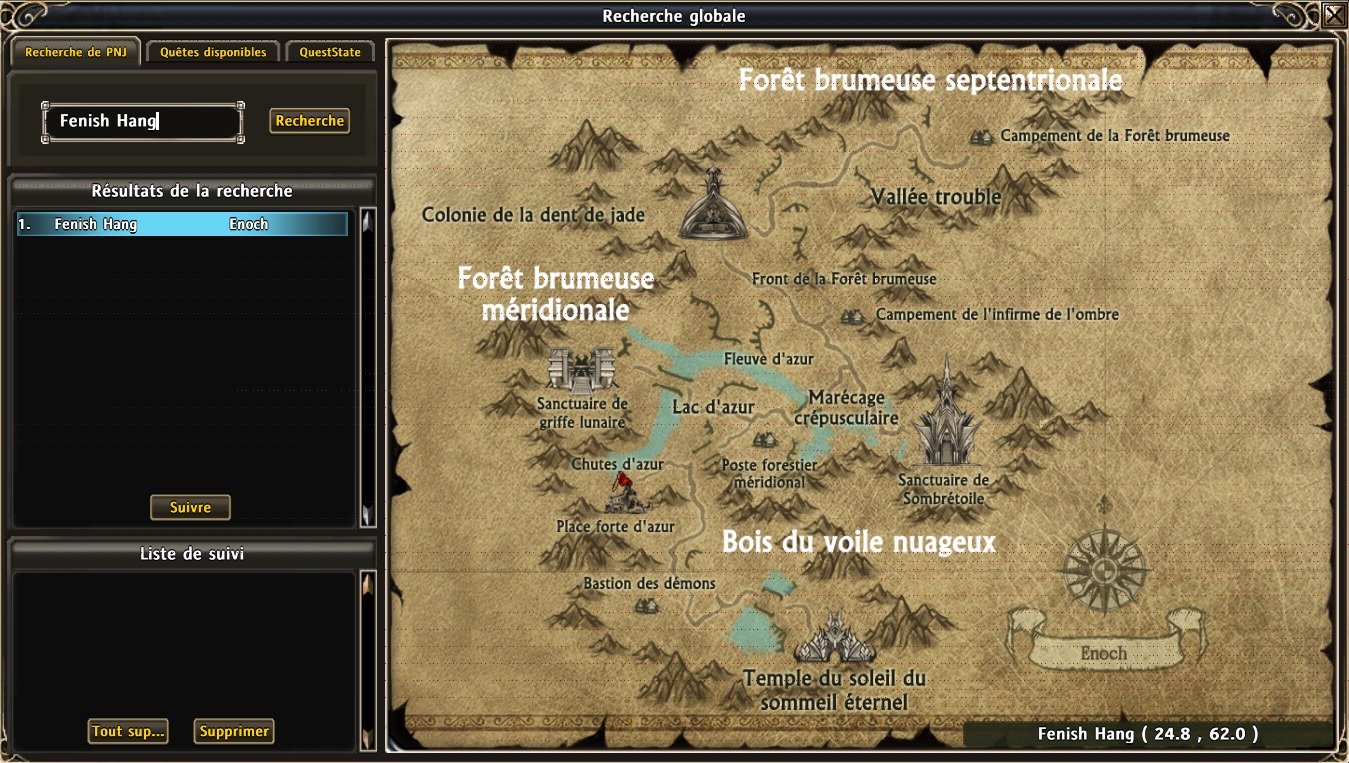Select the Colonie de la dent de jade marker
1349x763 pixels.
[x=713, y=205]
